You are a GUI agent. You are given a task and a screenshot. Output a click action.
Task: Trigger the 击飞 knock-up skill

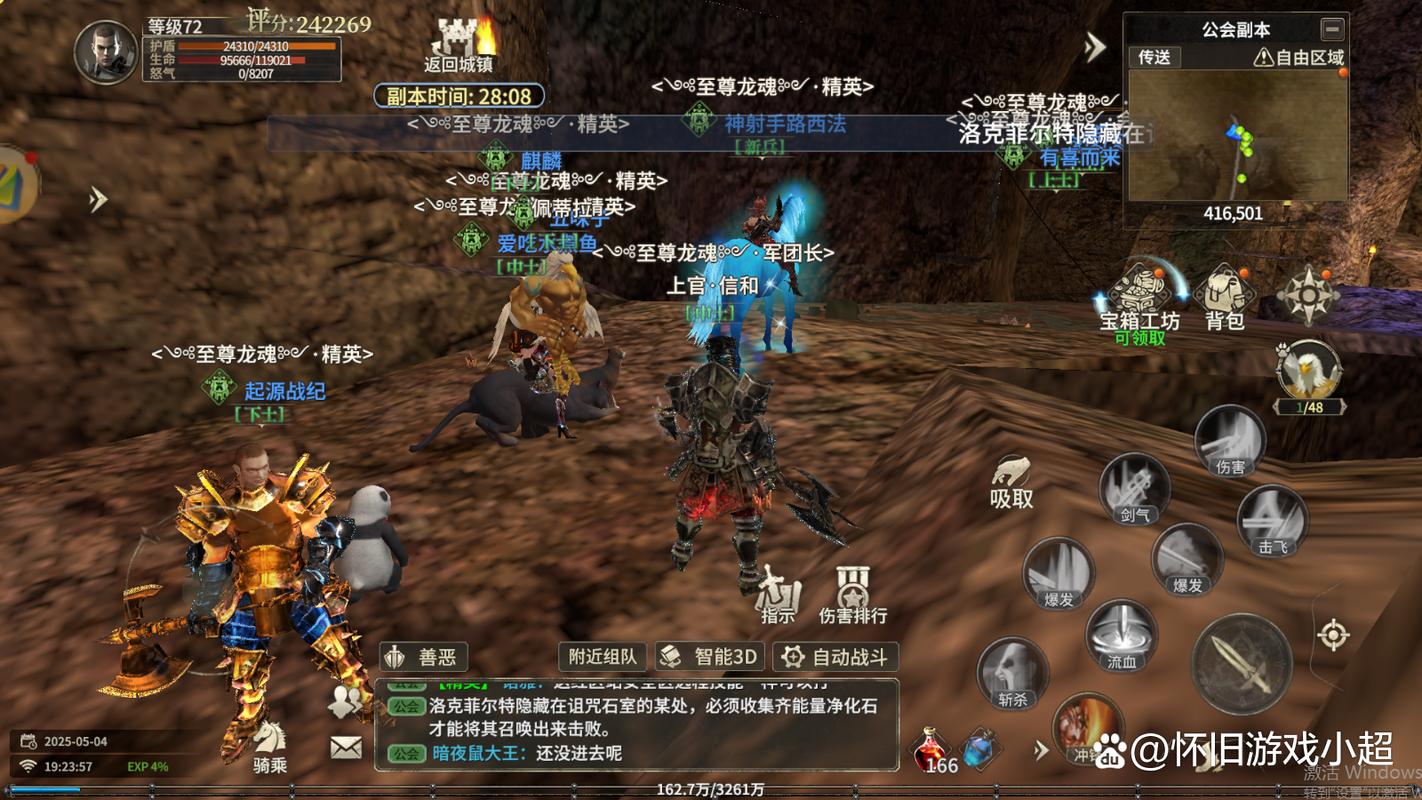(x=1272, y=520)
